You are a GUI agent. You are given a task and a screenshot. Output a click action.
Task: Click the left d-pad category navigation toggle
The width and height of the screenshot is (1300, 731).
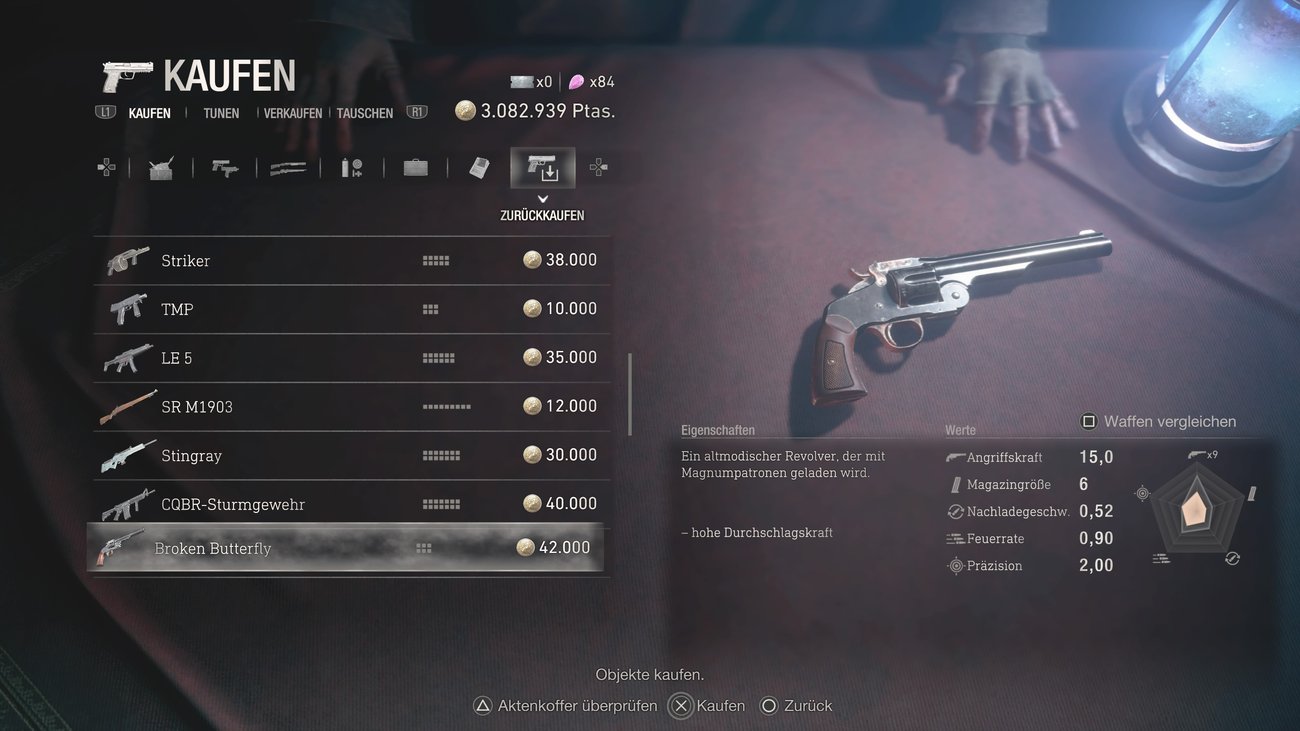(107, 167)
